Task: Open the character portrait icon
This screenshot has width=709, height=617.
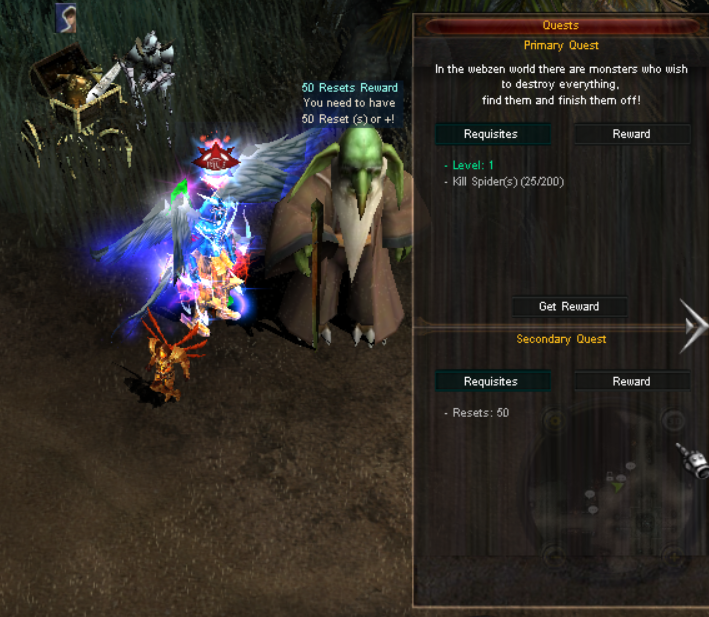Action: coord(67,15)
